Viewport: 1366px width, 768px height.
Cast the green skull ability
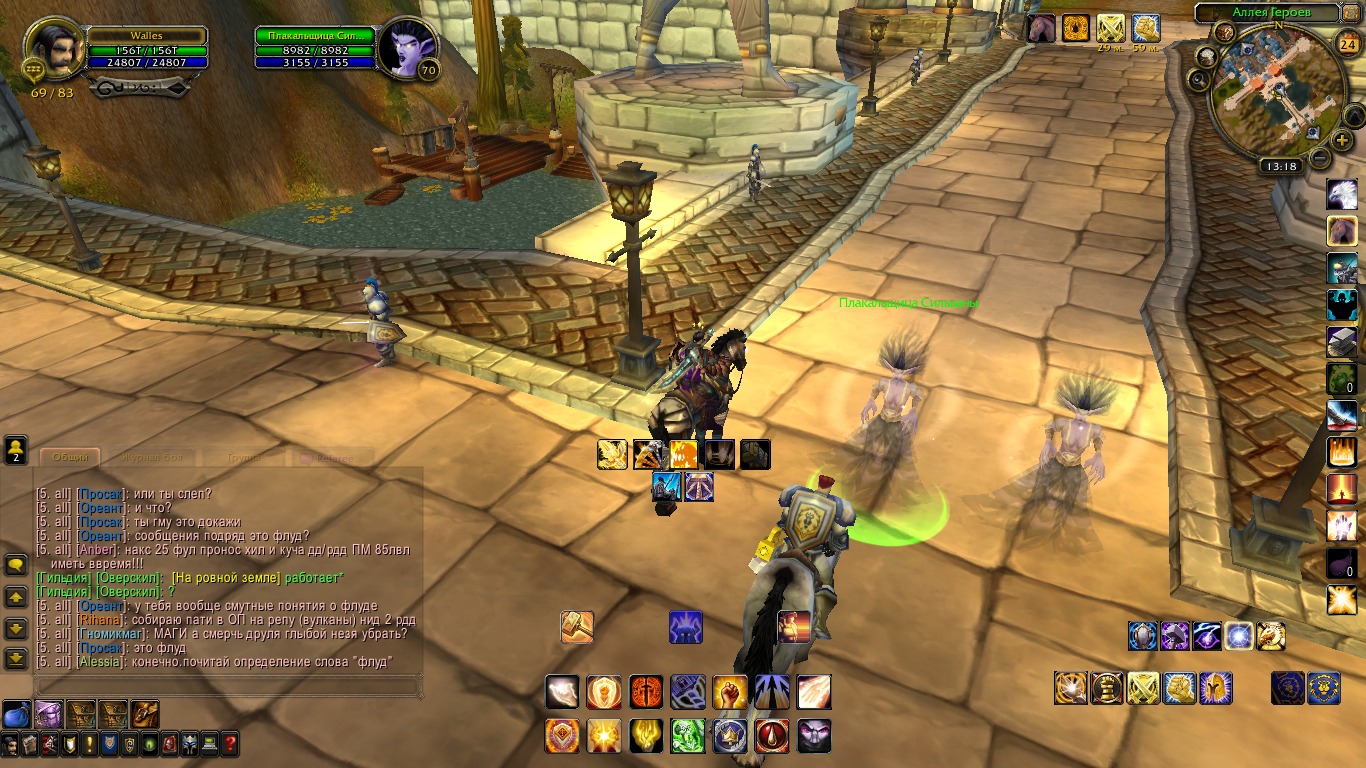tap(687, 736)
